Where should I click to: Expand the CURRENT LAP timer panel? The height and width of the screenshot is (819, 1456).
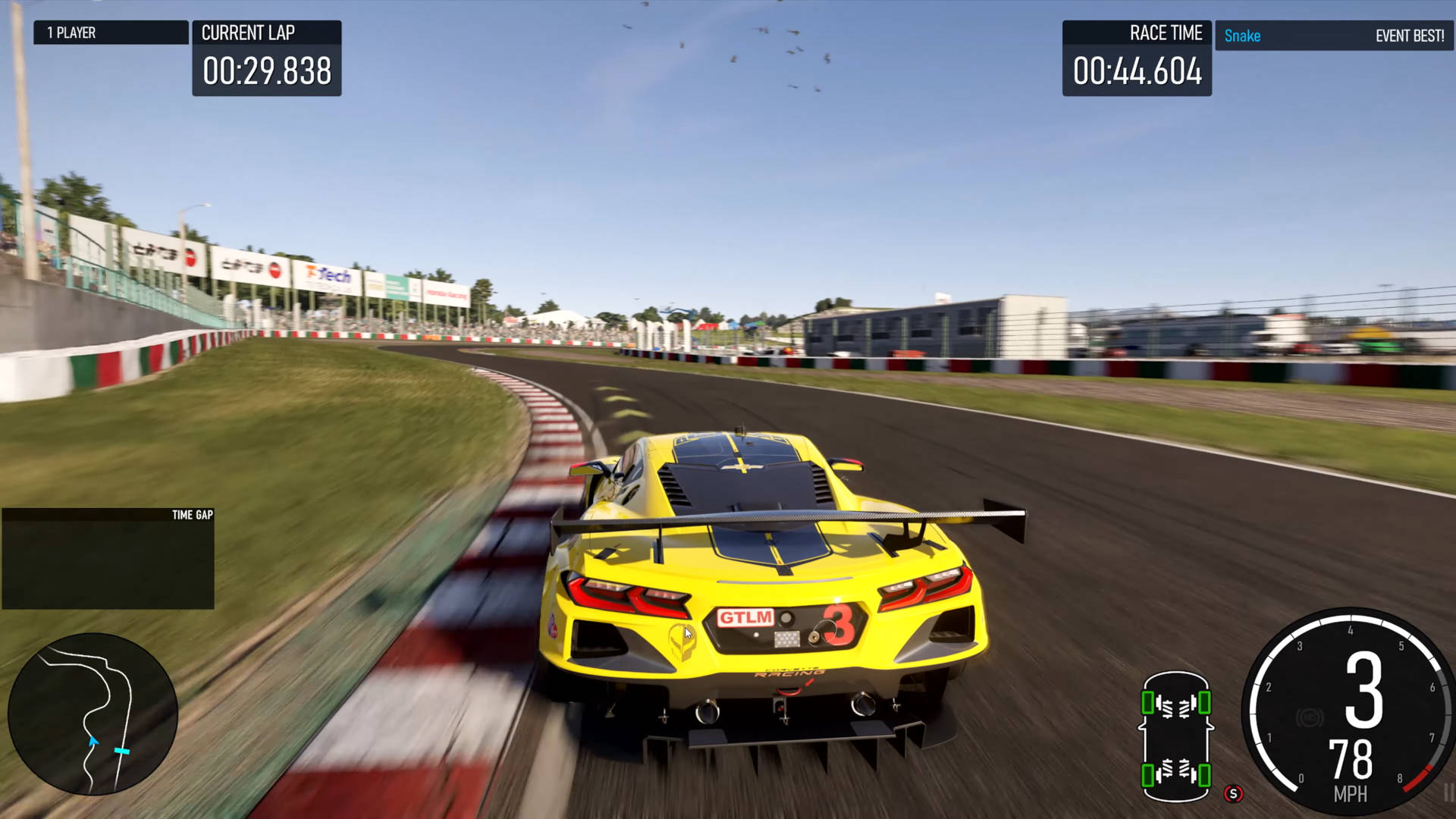point(267,57)
